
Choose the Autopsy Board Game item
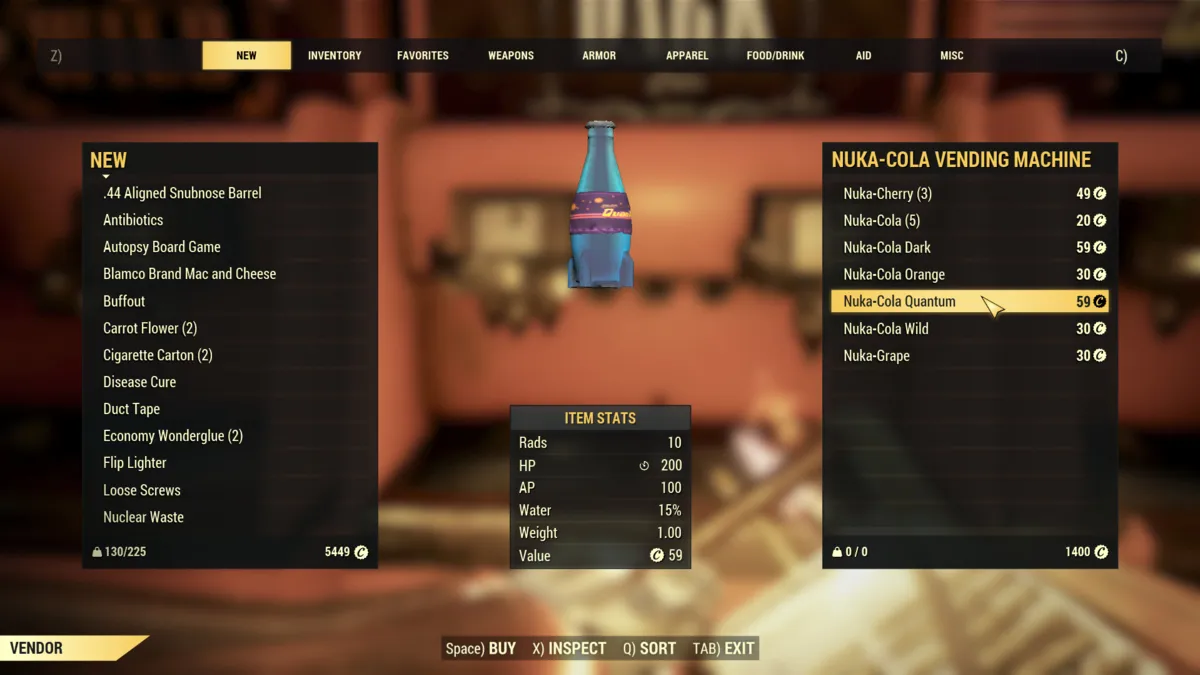click(x=161, y=247)
